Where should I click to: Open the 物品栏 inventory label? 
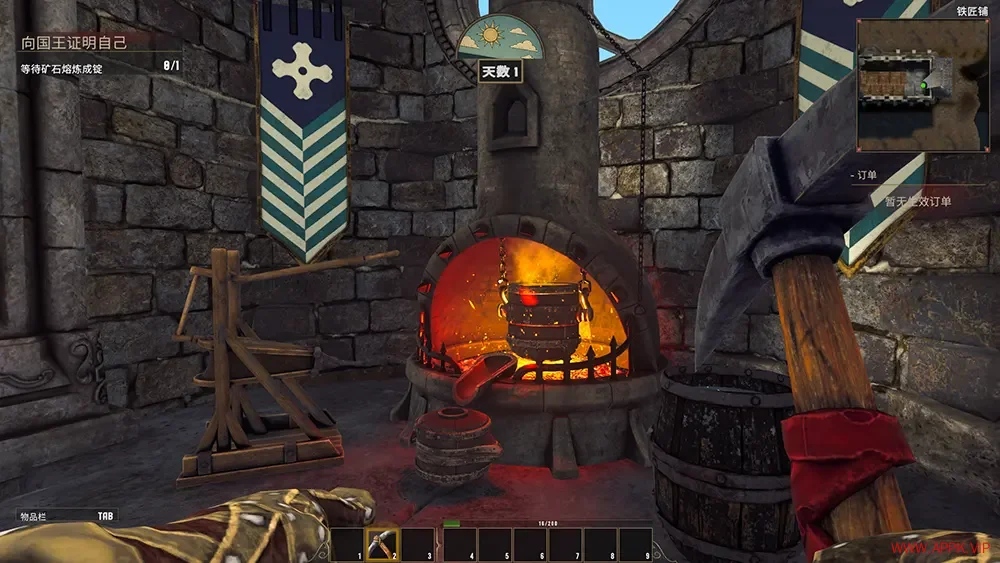point(36,516)
